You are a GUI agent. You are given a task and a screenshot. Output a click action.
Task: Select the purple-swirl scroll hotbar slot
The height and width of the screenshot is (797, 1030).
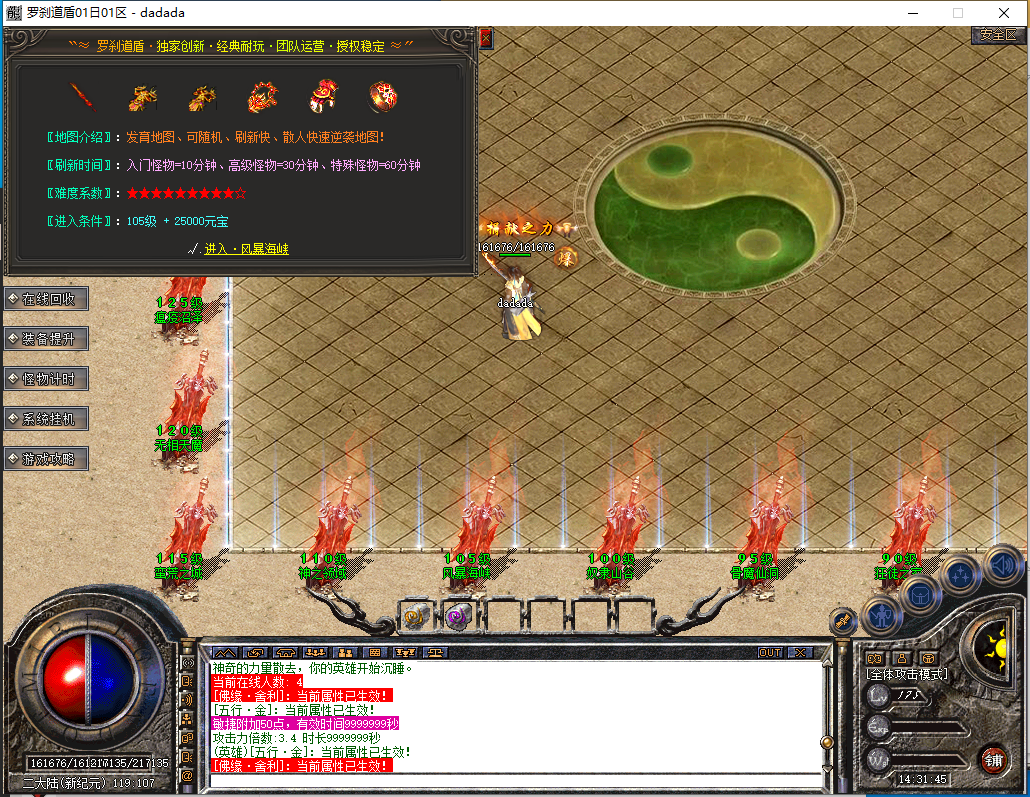(459, 616)
